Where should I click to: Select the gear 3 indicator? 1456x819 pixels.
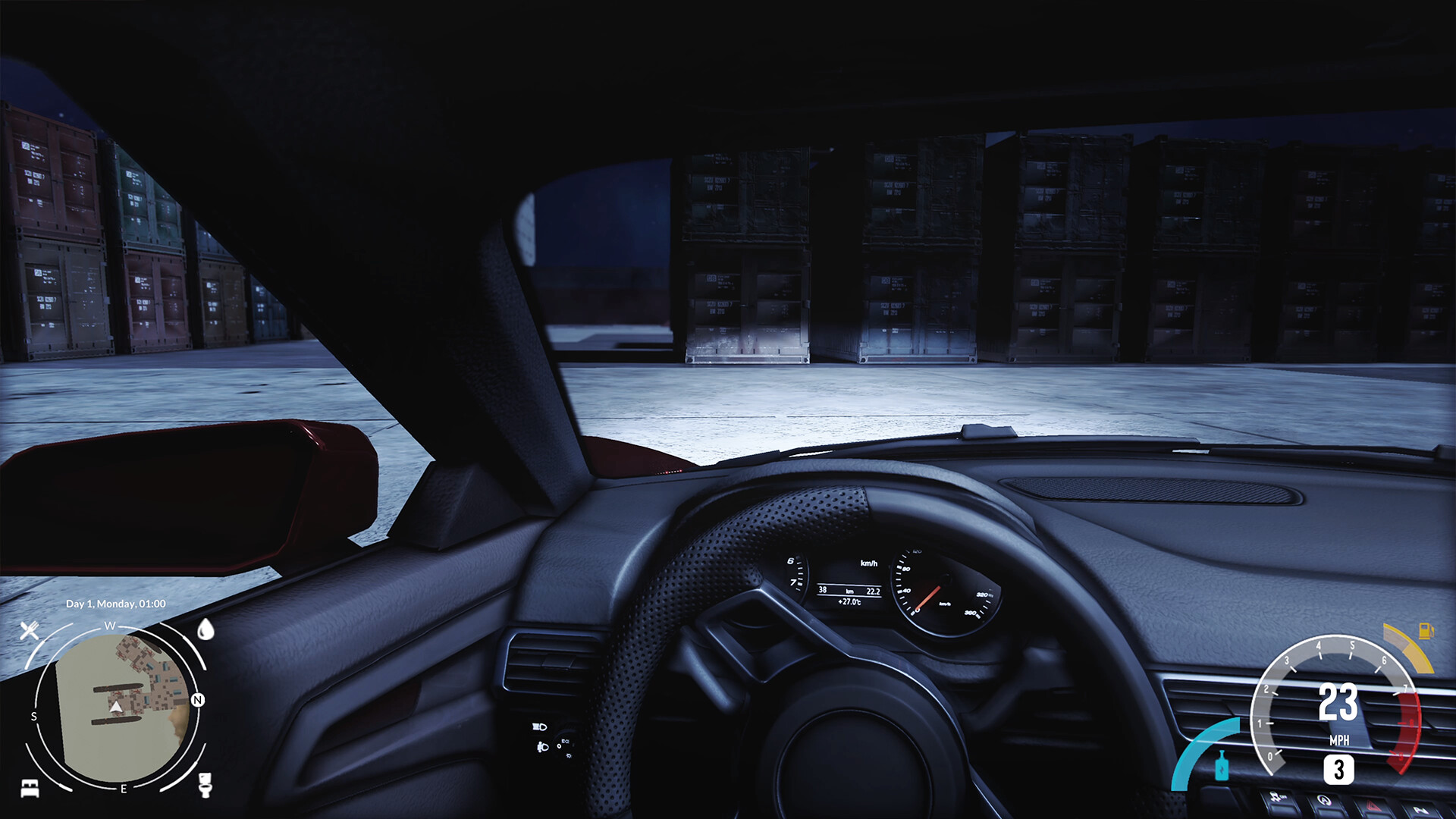pyautogui.click(x=1339, y=770)
